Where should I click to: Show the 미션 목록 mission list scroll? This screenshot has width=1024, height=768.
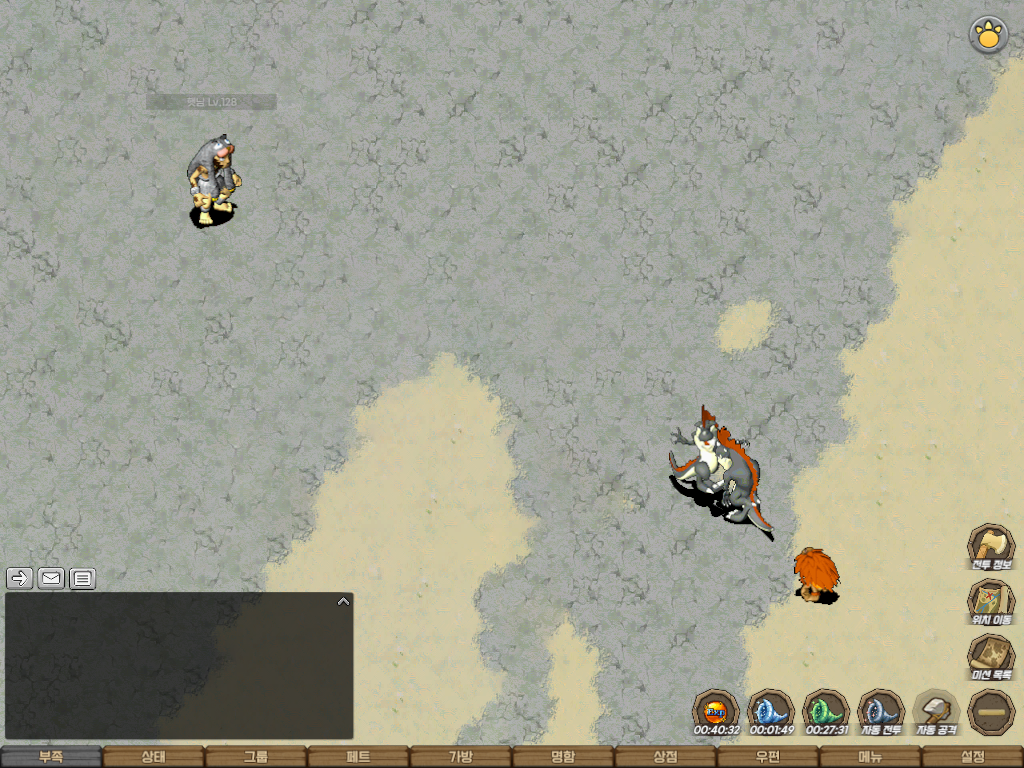click(x=990, y=657)
